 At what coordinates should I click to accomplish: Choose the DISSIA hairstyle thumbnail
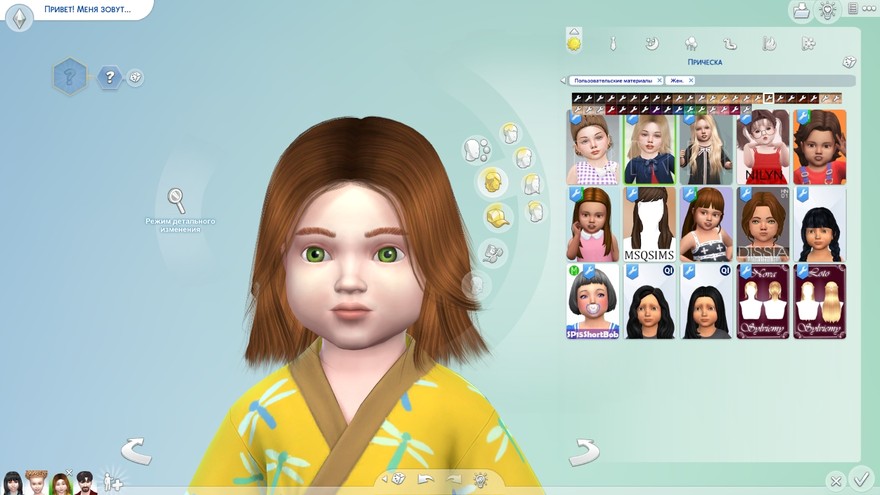(x=763, y=224)
